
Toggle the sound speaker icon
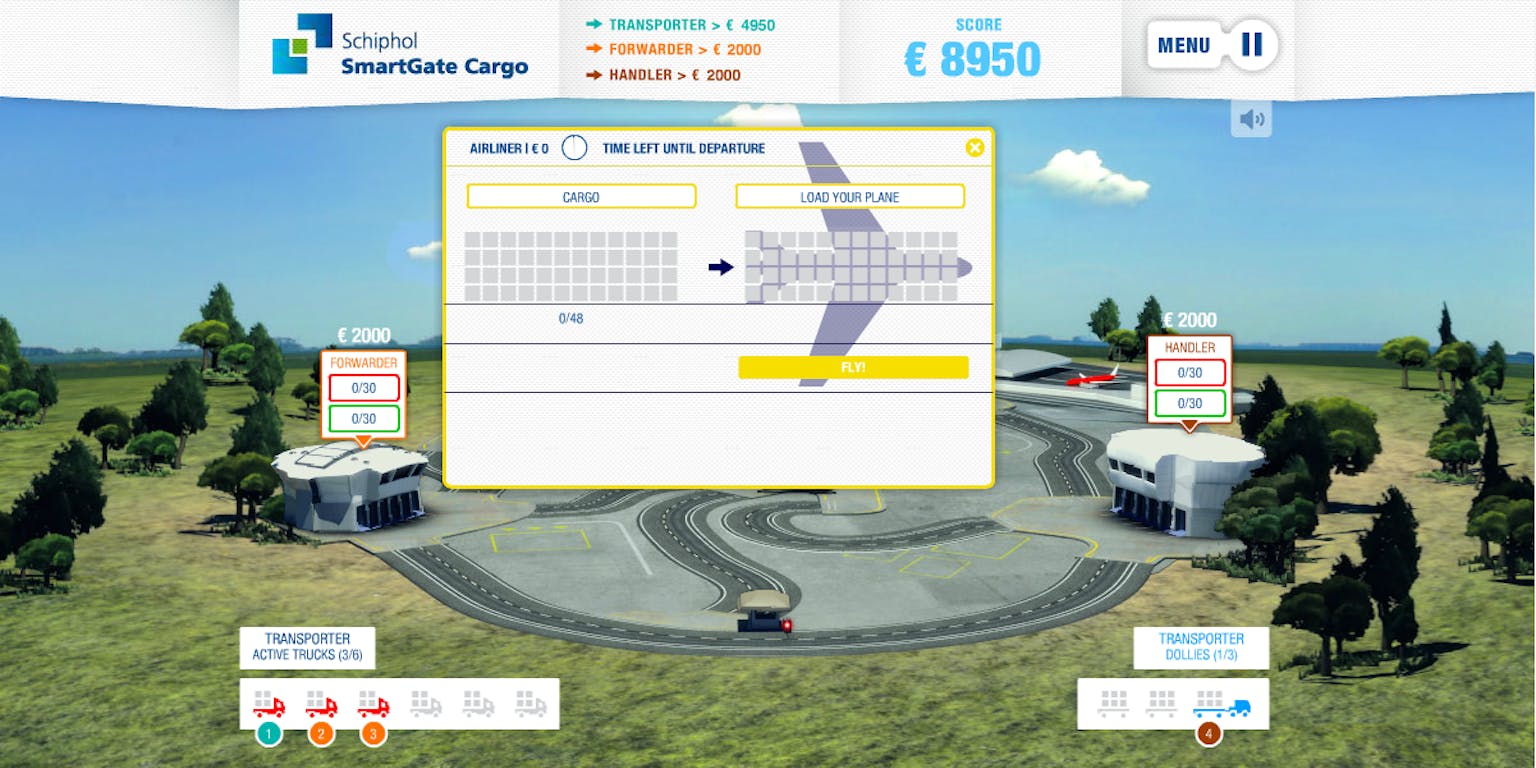coord(1251,120)
